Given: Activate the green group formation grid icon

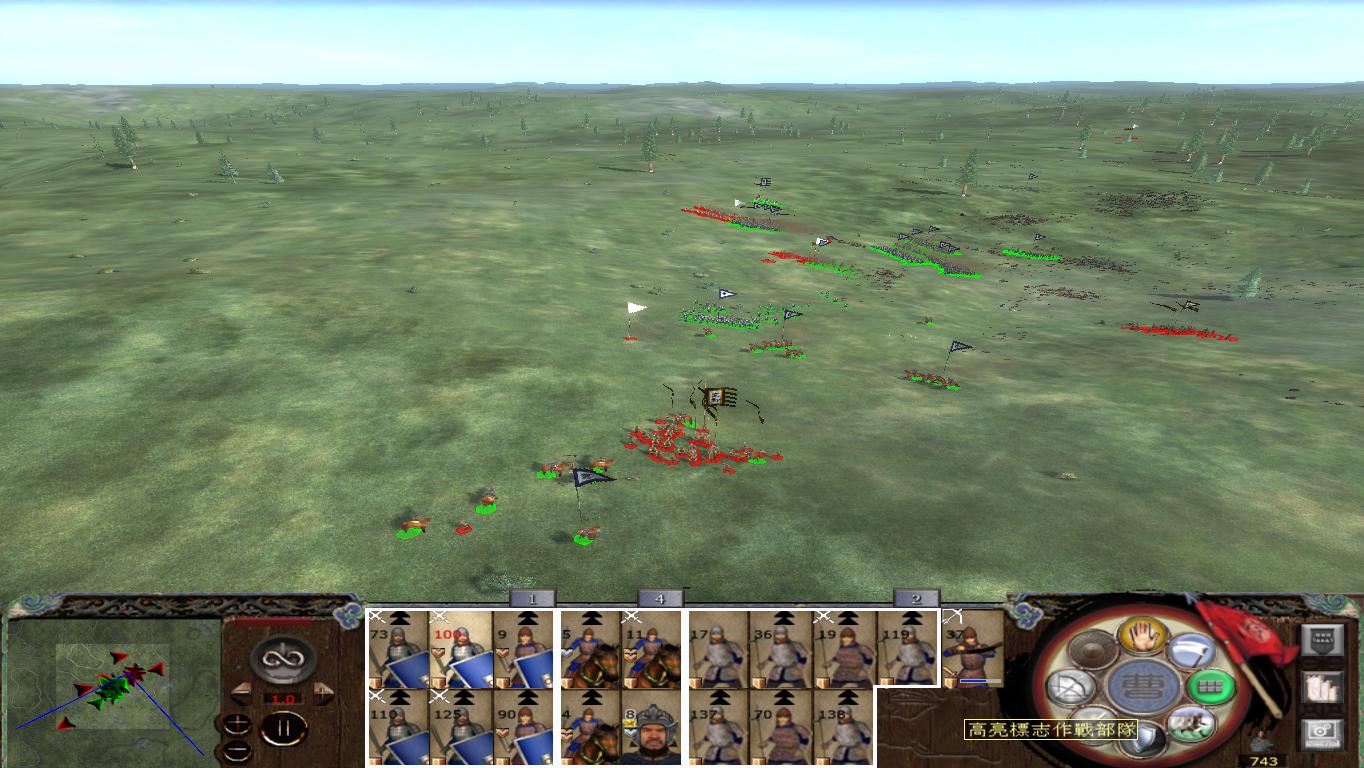Looking at the screenshot, I should click(x=1211, y=686).
